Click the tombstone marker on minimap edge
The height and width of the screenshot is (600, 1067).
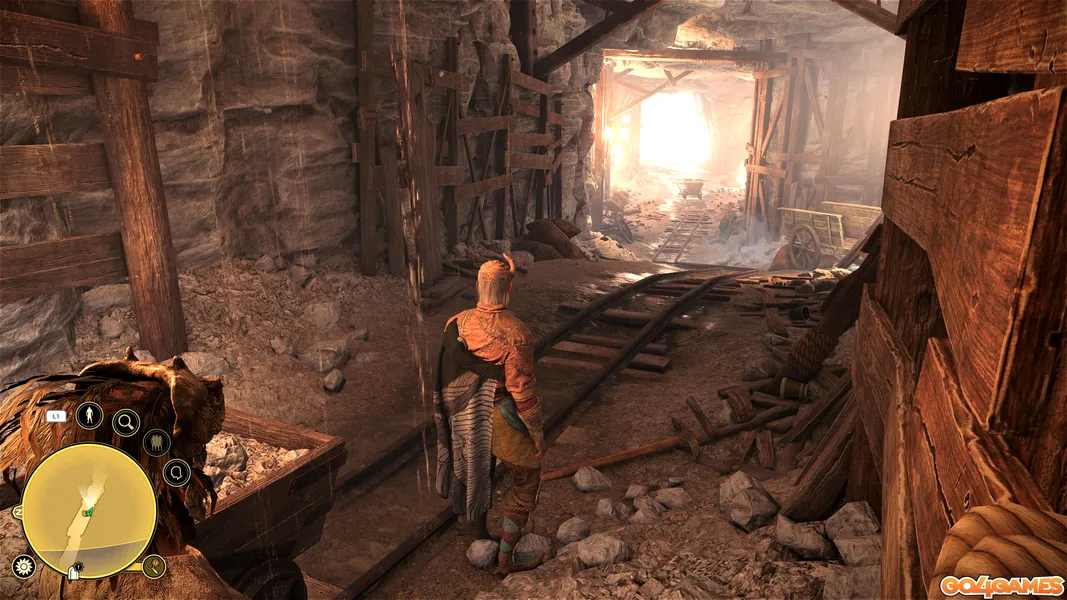(x=75, y=572)
